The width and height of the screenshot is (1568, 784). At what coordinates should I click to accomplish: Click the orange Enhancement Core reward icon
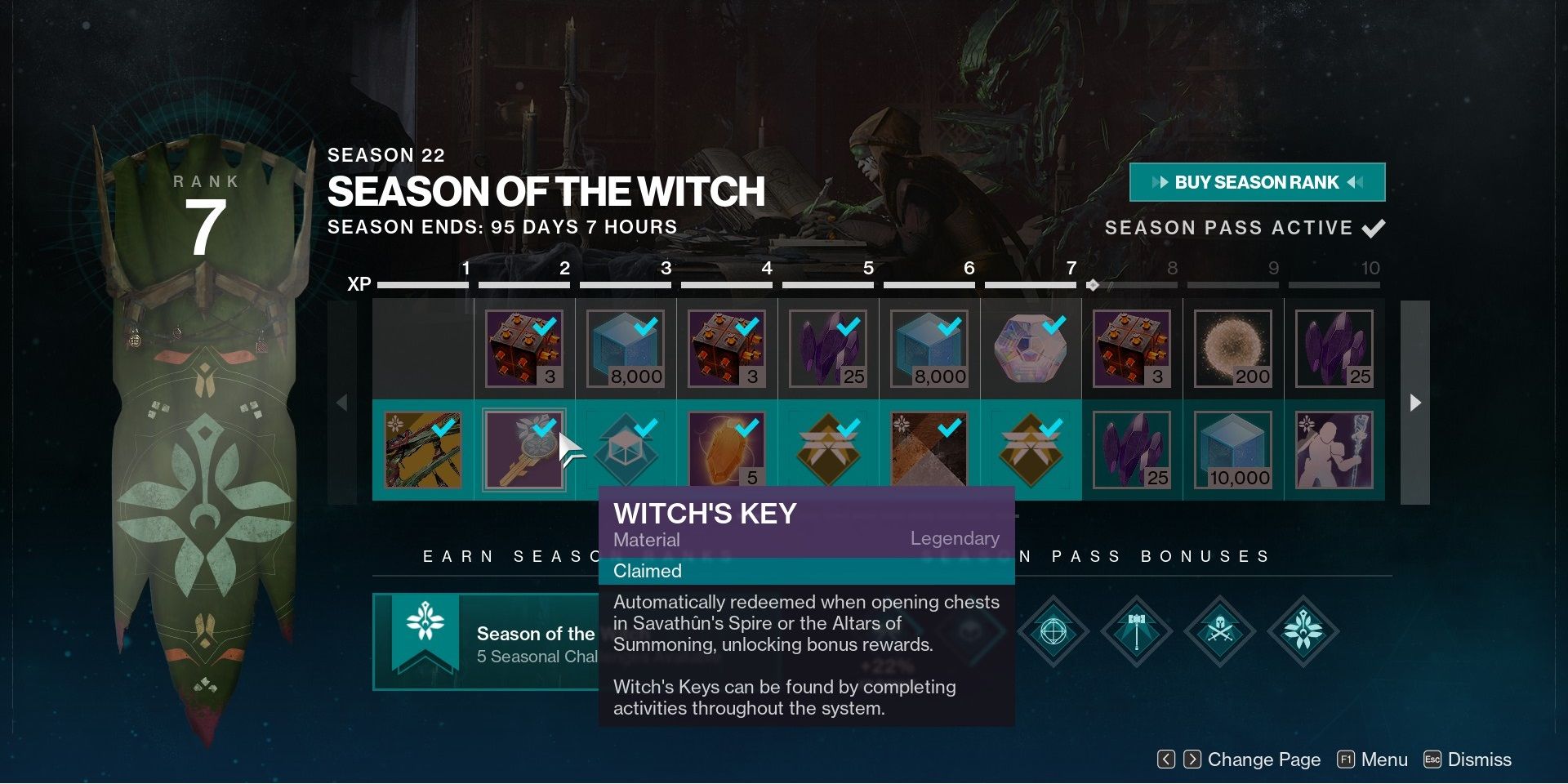727,449
